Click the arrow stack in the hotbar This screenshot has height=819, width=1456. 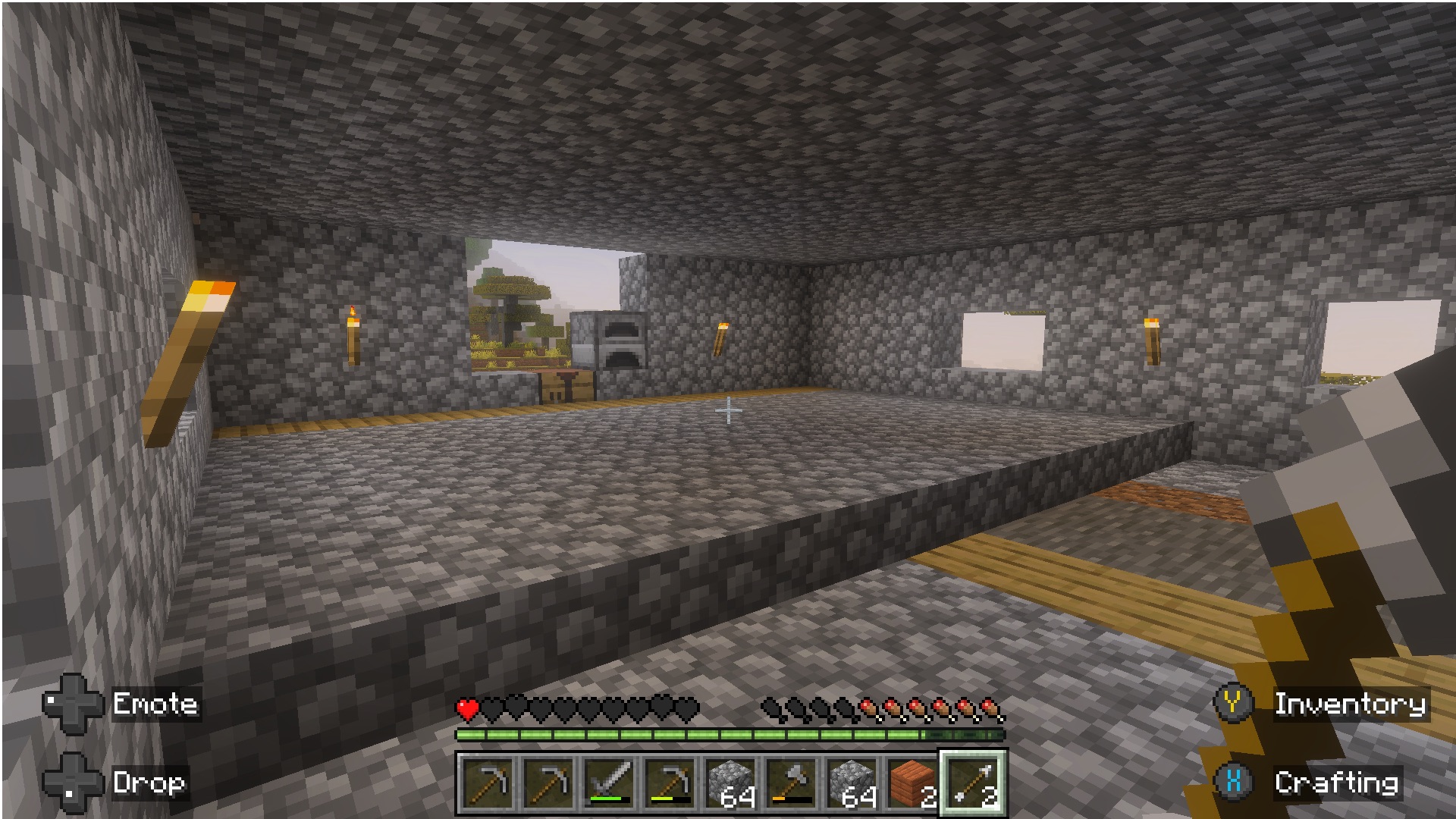(x=973, y=783)
